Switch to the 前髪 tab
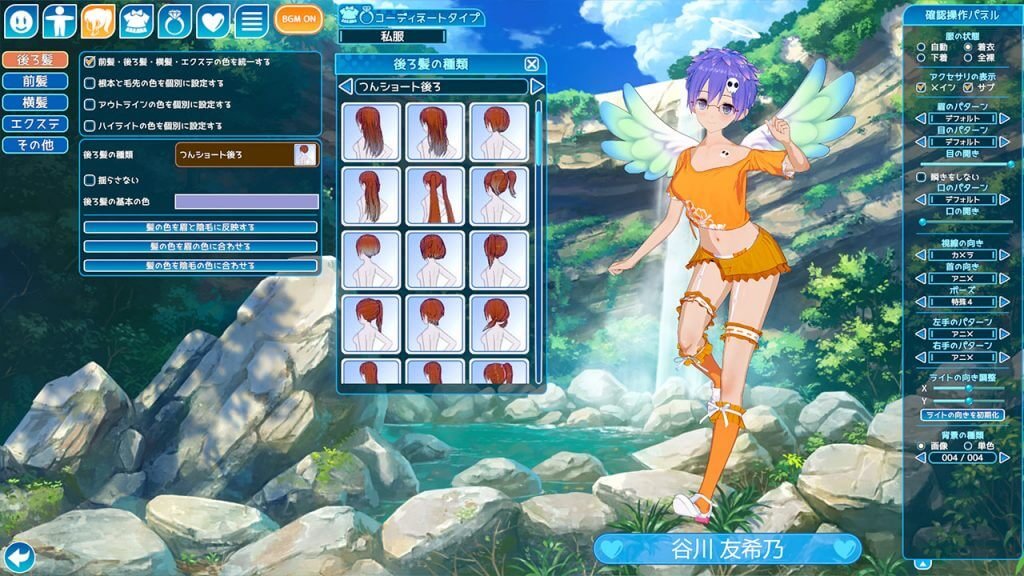 click(x=27, y=81)
